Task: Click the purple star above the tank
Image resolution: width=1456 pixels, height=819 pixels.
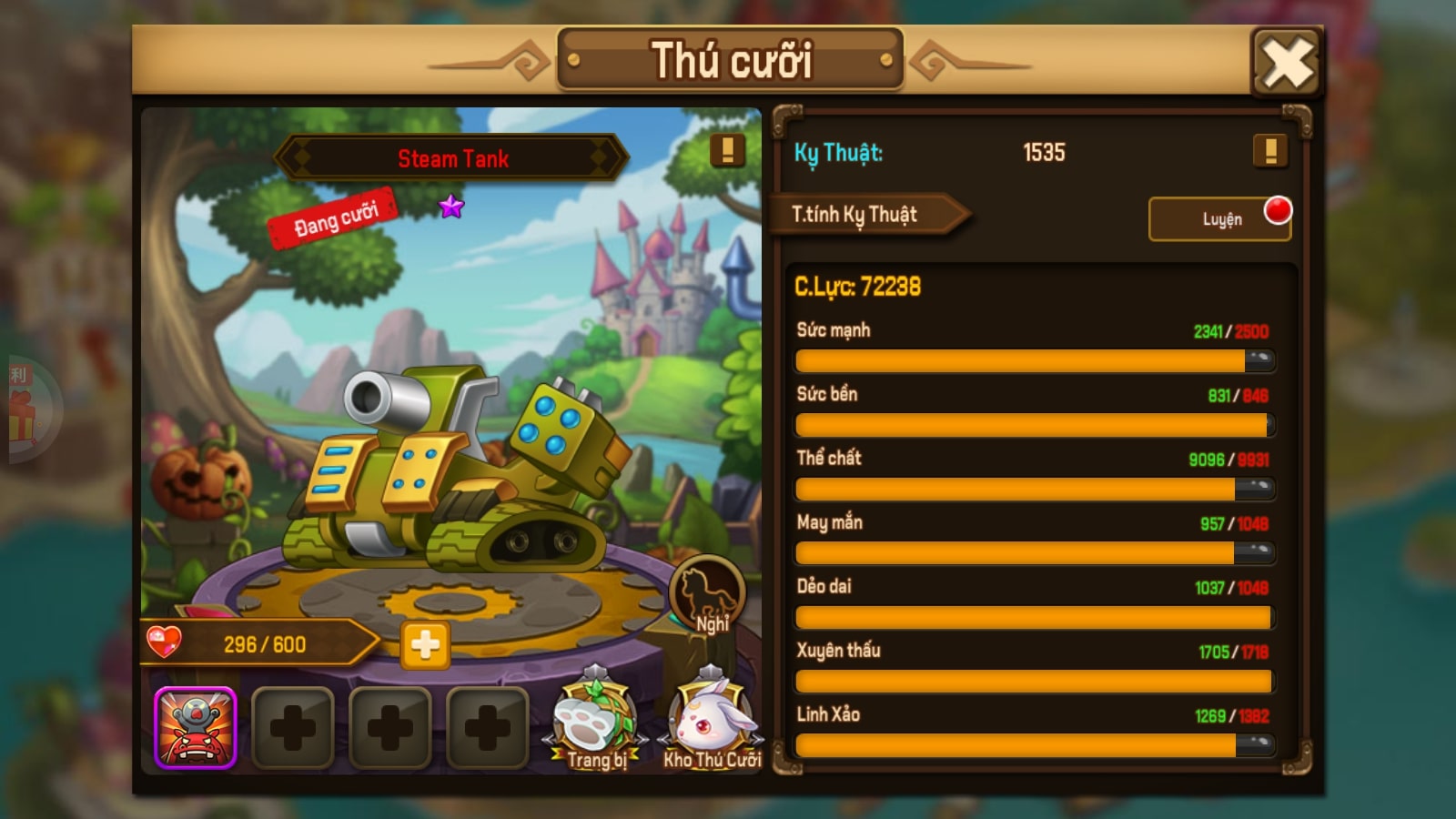Action: pos(450,207)
